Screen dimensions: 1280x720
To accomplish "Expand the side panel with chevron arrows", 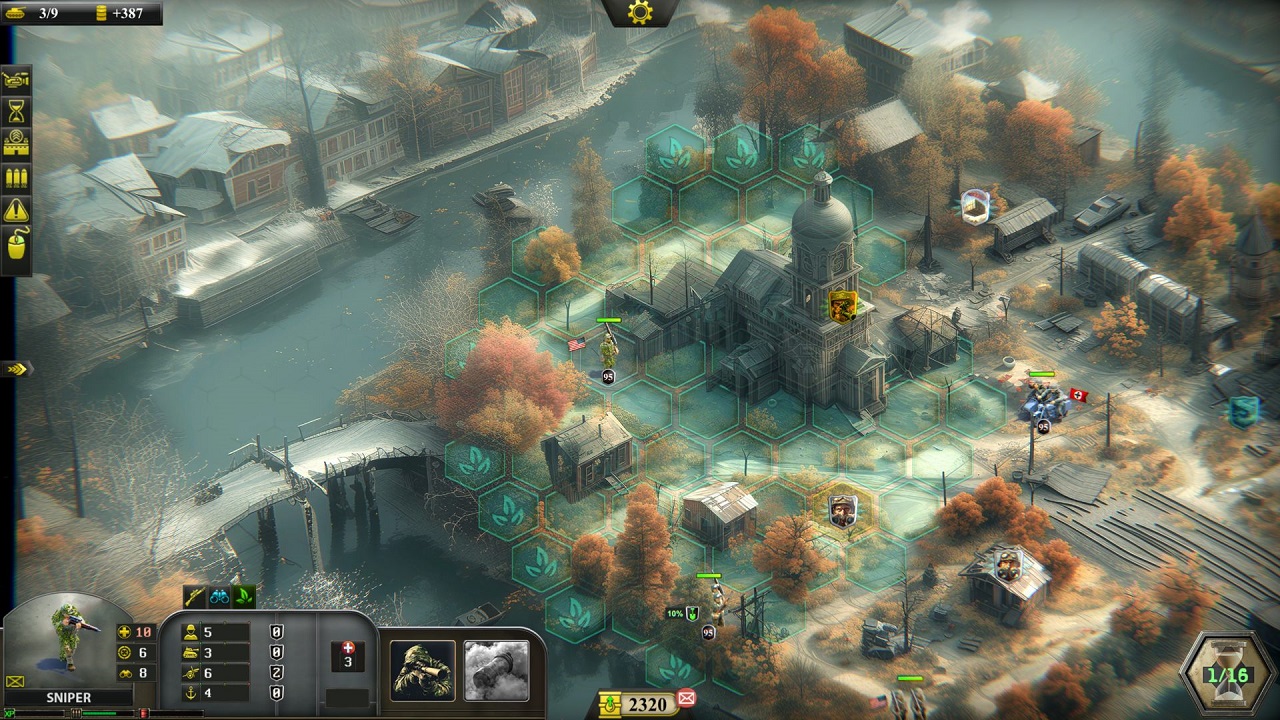I will click(15, 369).
